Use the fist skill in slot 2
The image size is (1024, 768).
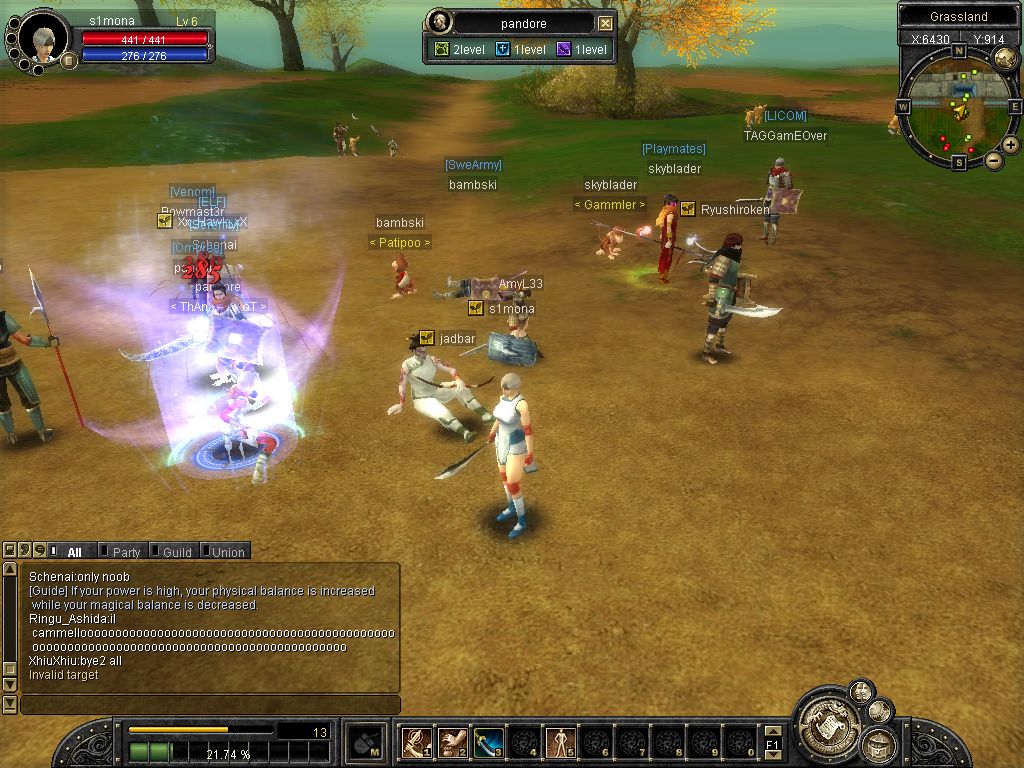[x=452, y=742]
